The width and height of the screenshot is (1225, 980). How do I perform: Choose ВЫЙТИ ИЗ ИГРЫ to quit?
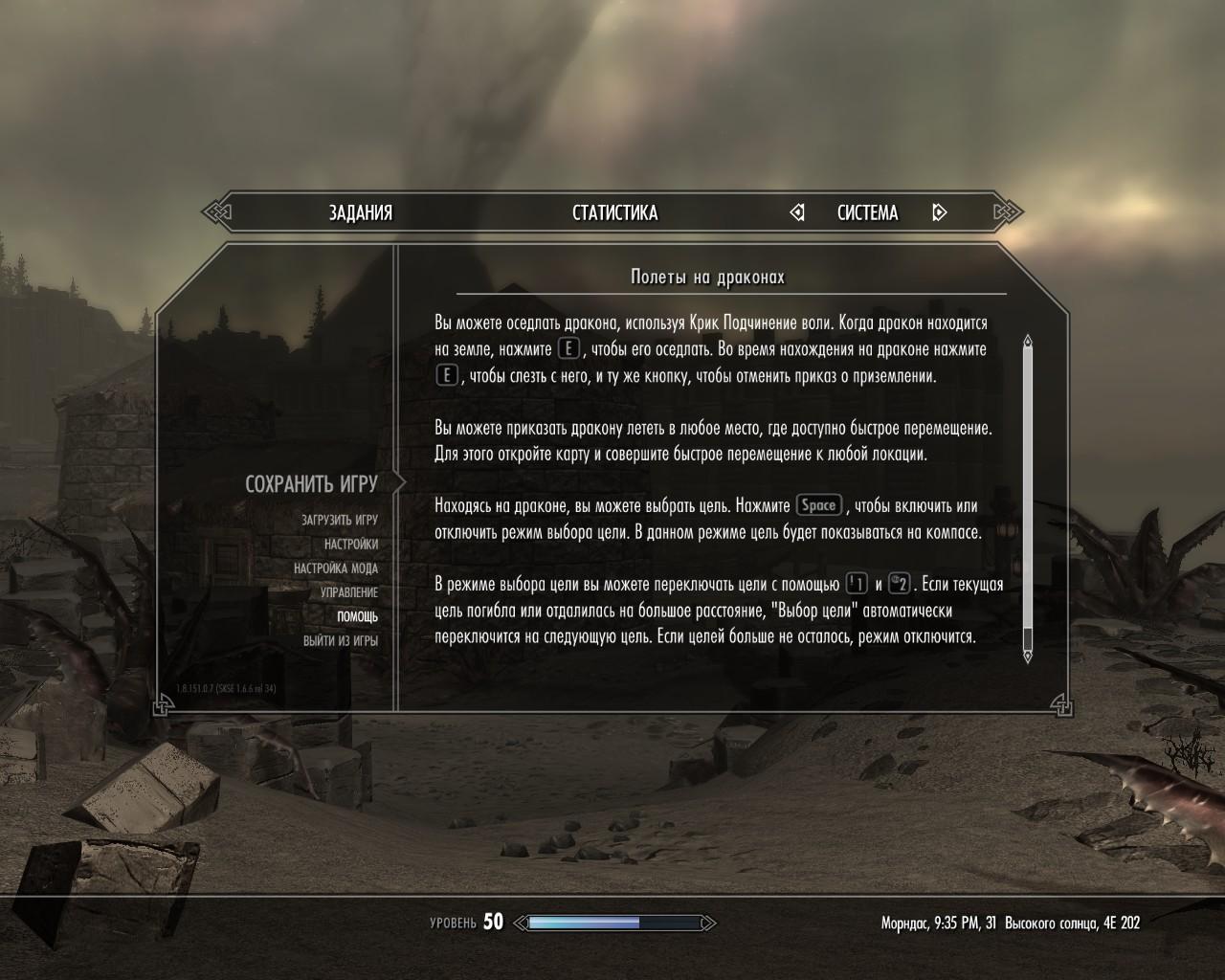340,641
